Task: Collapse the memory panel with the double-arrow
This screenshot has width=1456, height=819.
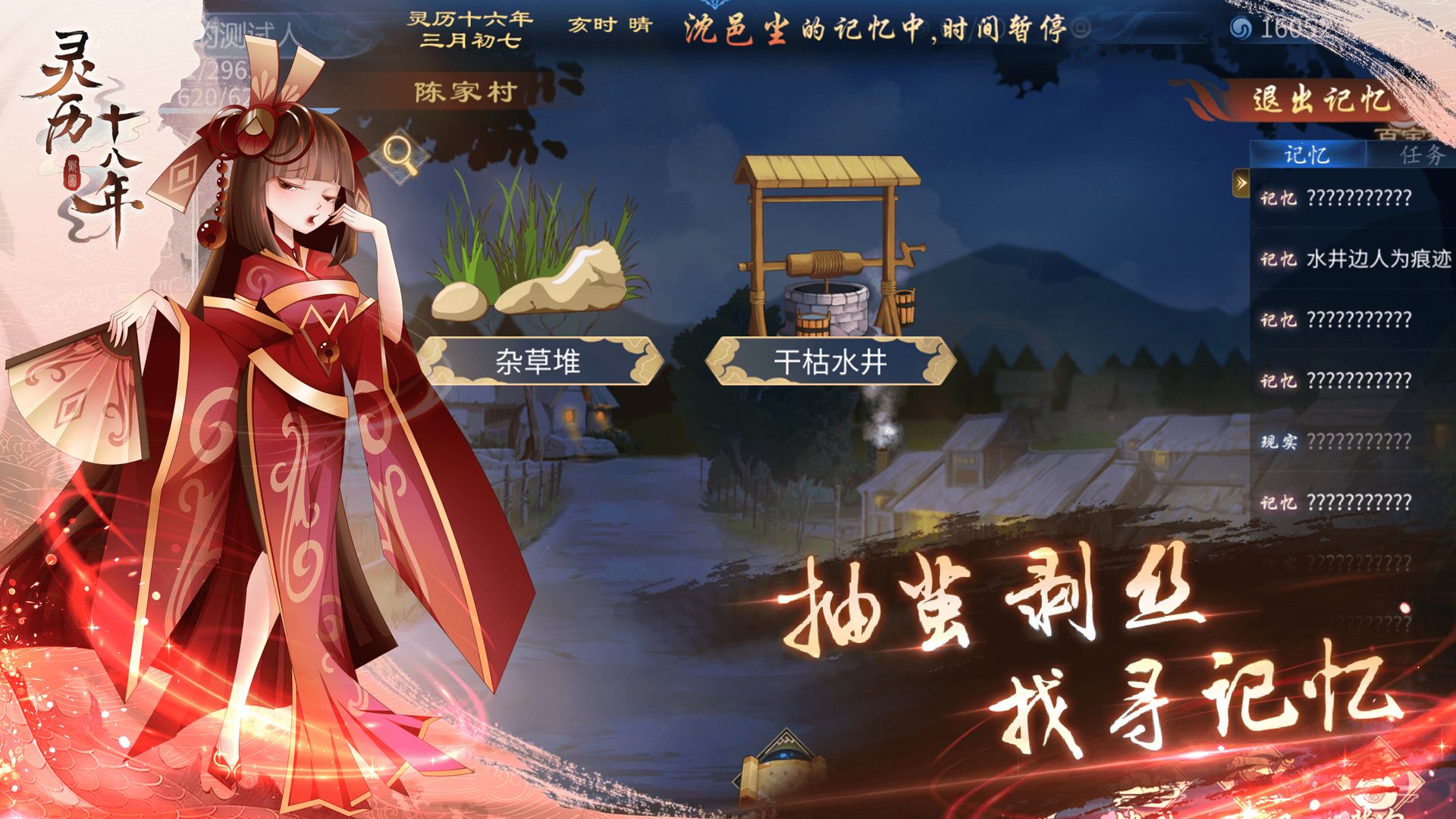Action: point(1241,182)
